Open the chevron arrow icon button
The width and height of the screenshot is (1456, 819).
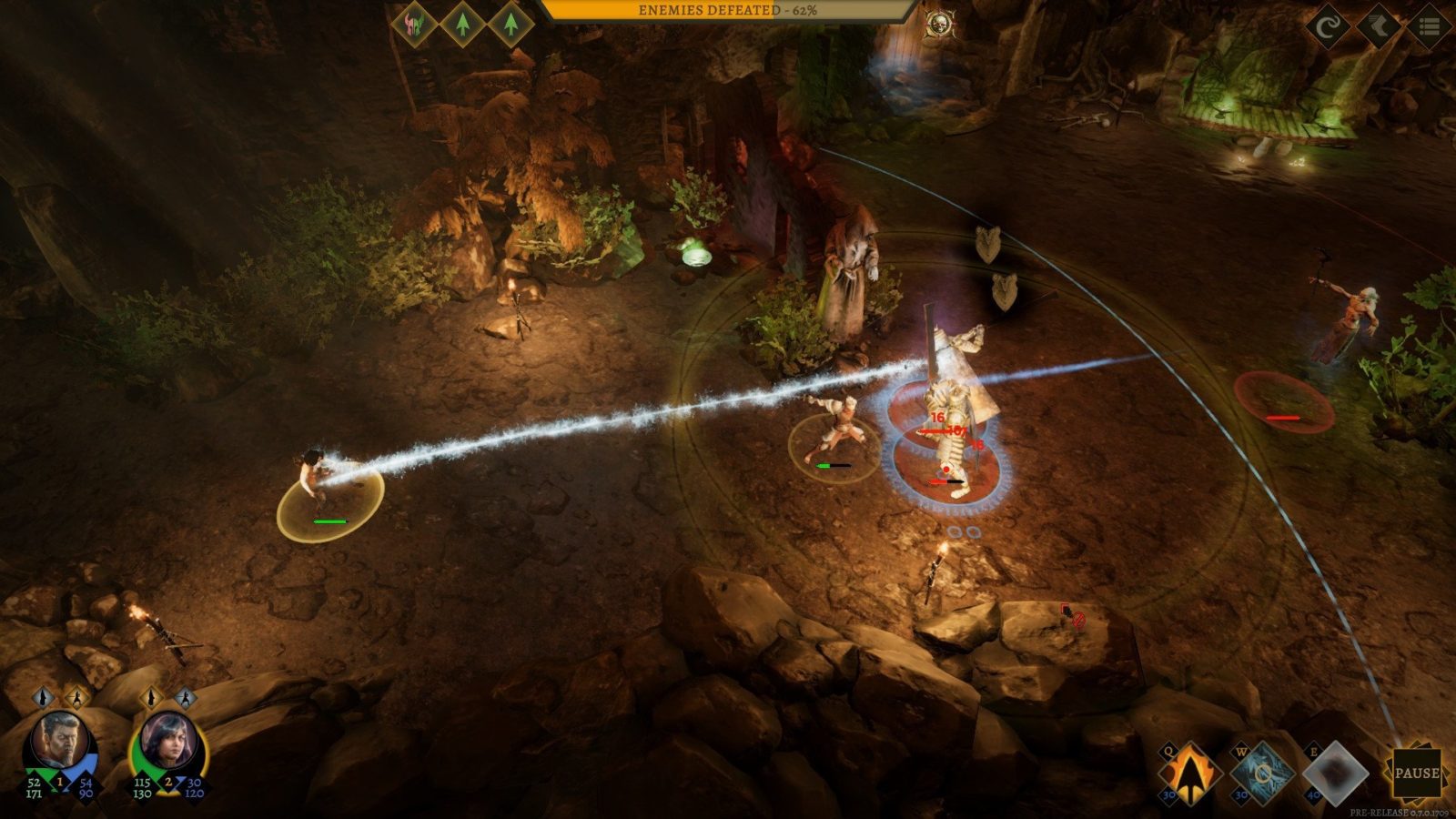[1378, 26]
